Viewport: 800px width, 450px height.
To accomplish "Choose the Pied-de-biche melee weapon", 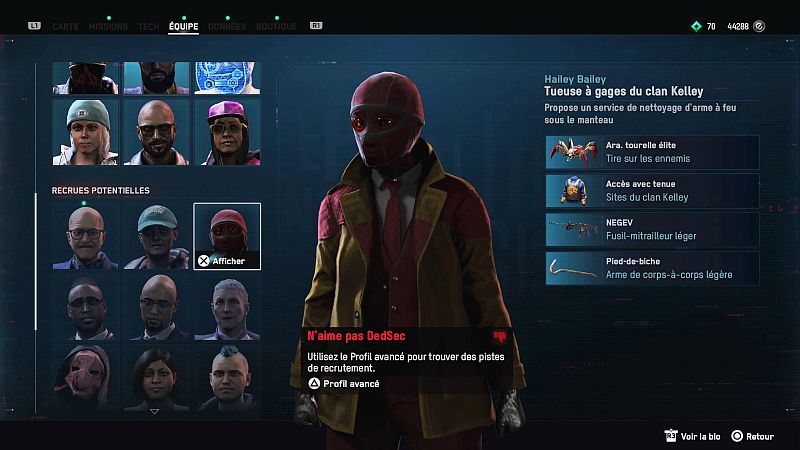I will tap(652, 268).
